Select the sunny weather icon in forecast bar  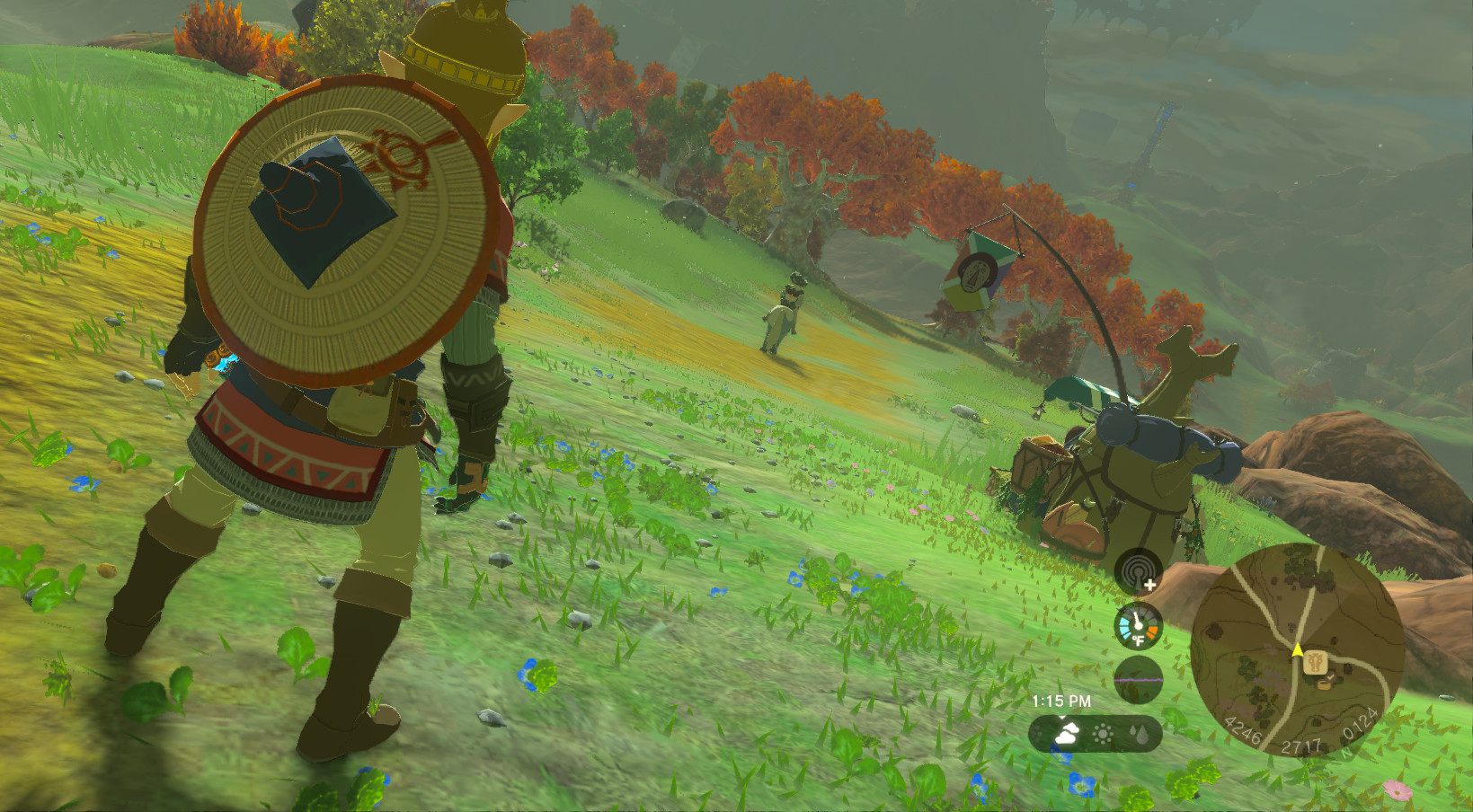tap(1102, 733)
